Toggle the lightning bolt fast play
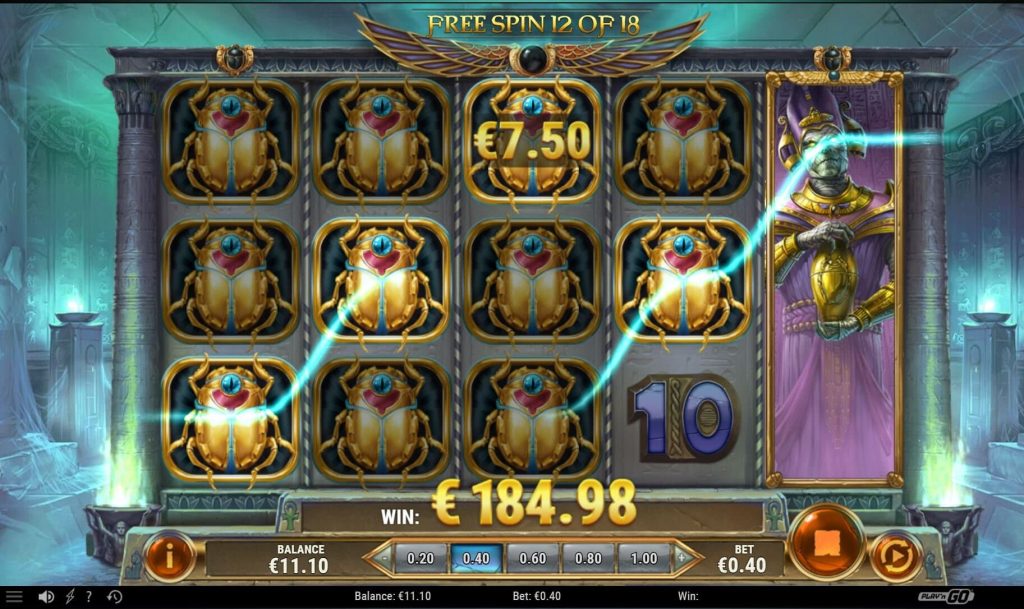The width and height of the screenshot is (1024, 609). [x=68, y=597]
